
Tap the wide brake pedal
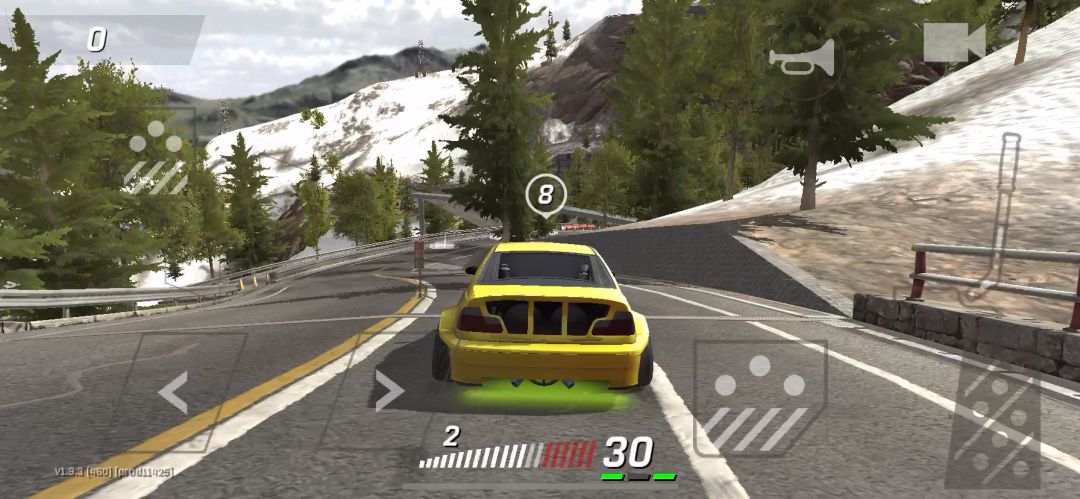coord(759,399)
